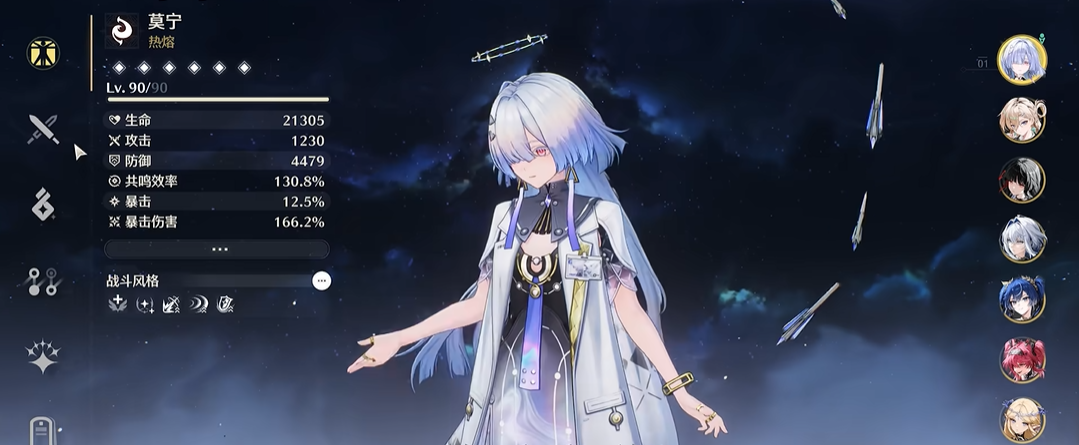Open the Echo tab below weapons
Screen dimensions: 1079x445
click(43, 204)
